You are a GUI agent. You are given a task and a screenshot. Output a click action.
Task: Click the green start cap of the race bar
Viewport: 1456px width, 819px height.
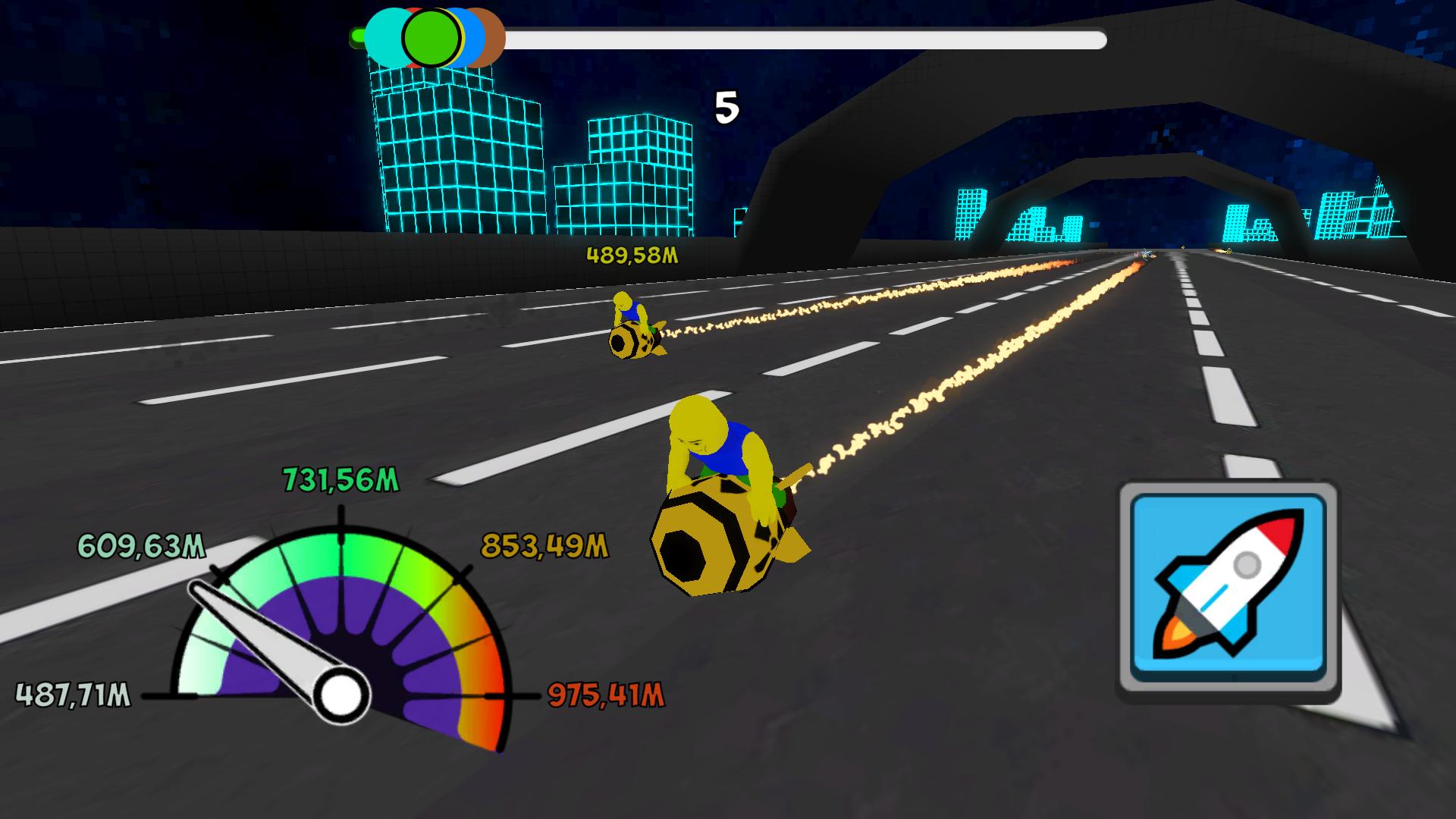click(356, 35)
